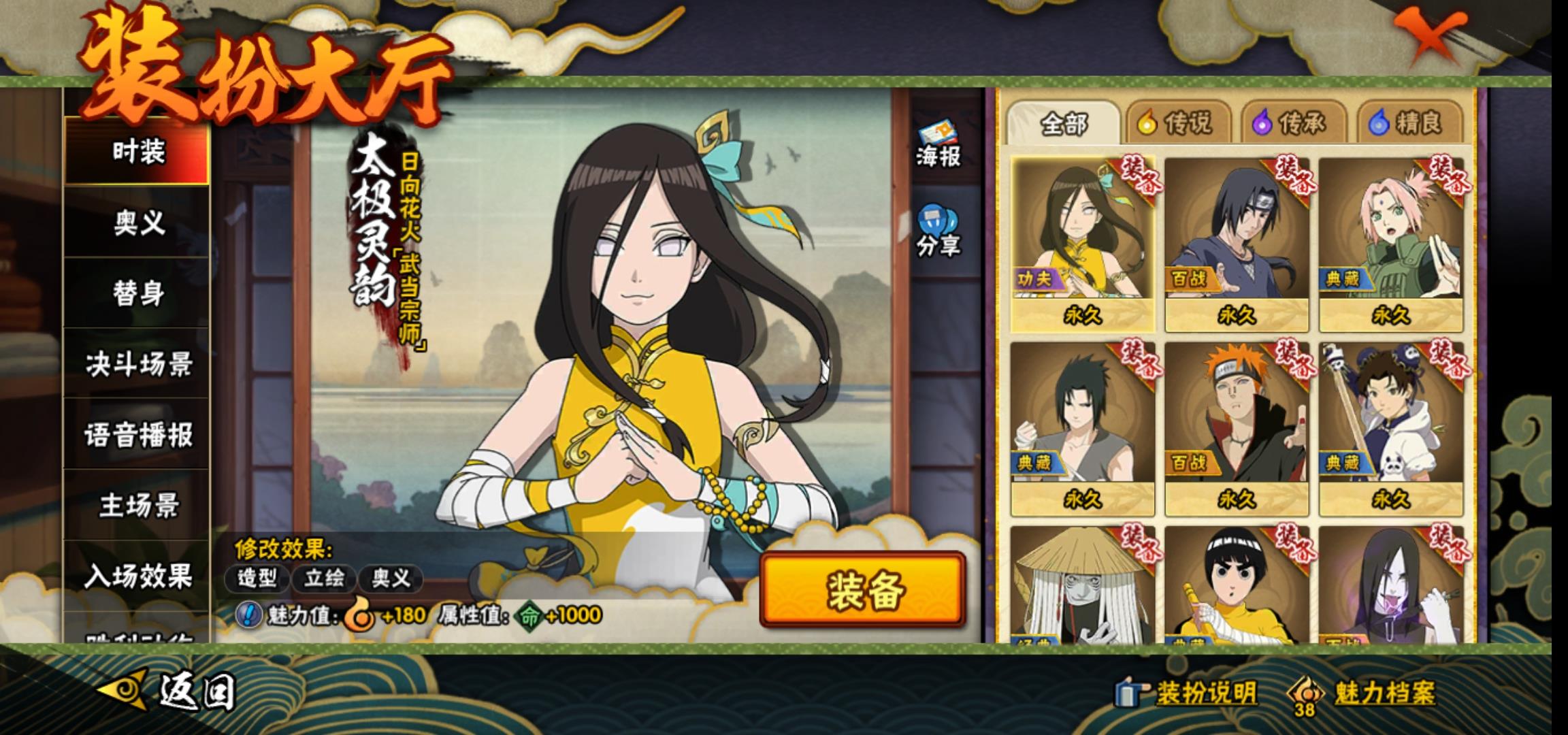Go back with the 返回 button

point(169,691)
